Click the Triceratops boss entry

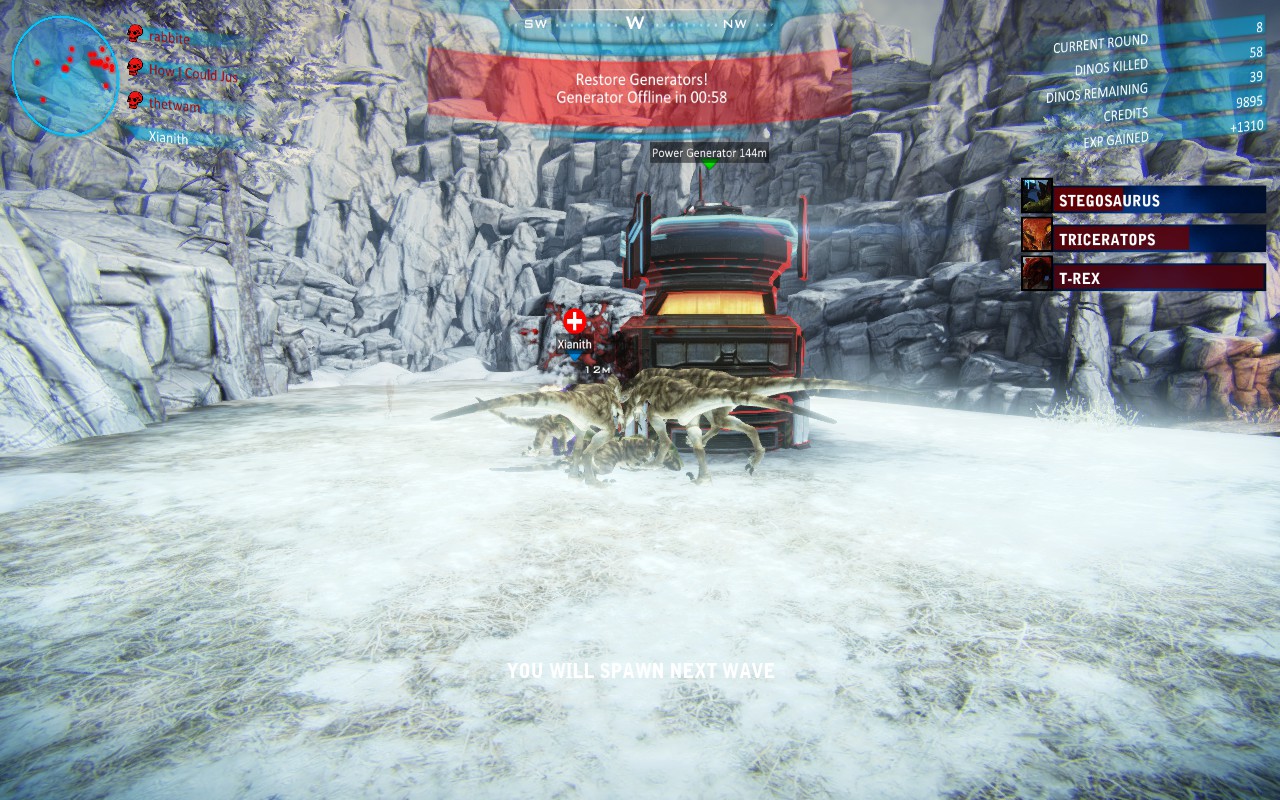tap(1159, 239)
